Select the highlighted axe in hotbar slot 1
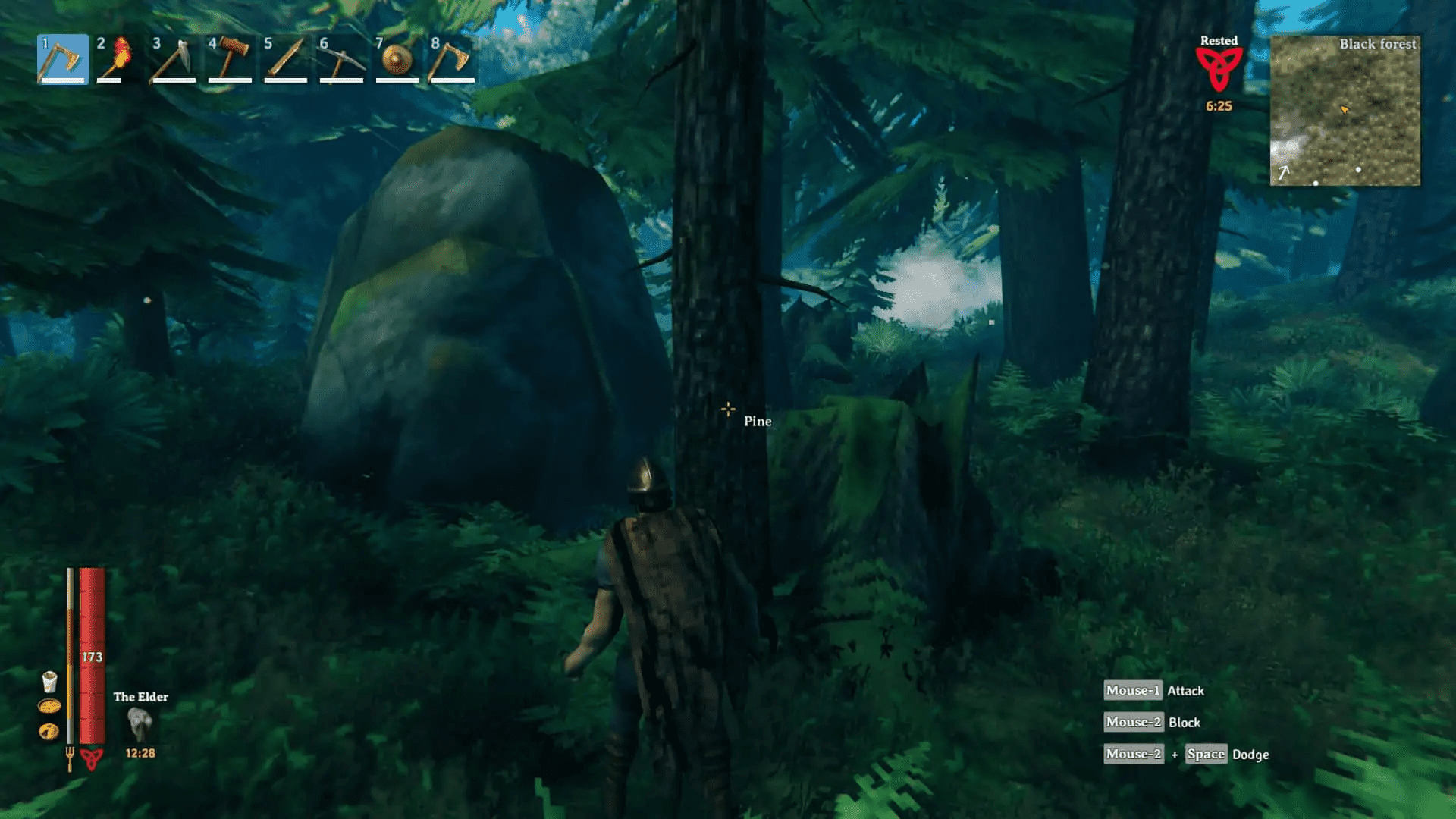This screenshot has height=819, width=1456. [62, 59]
